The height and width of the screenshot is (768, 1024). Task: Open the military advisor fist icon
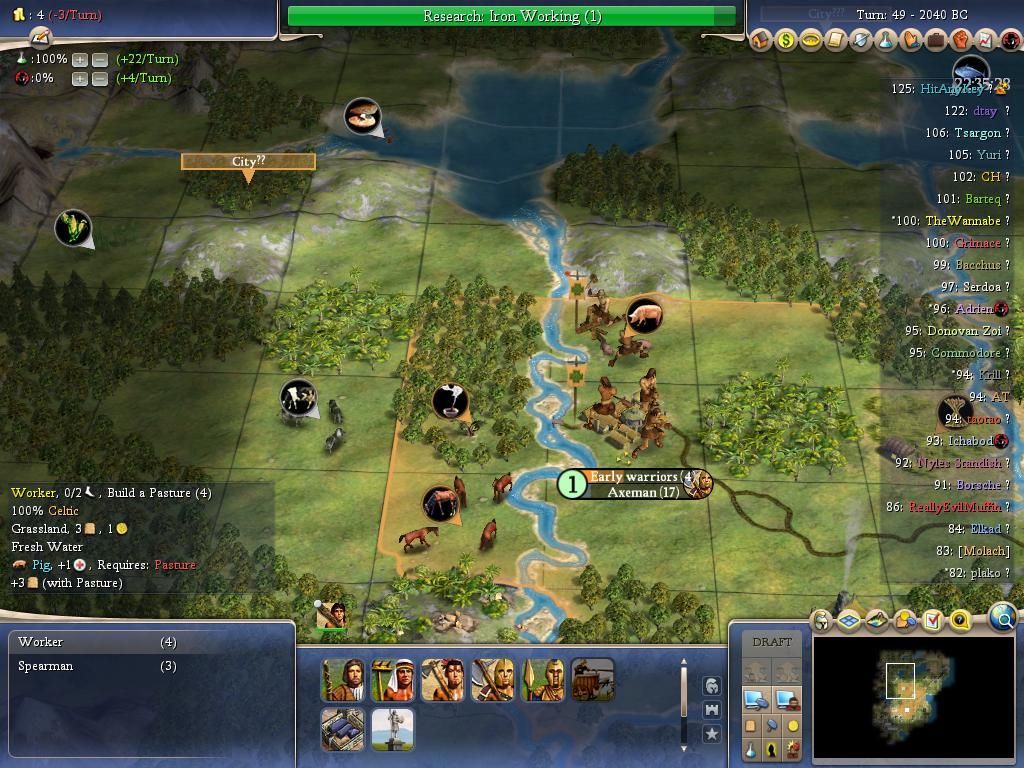(961, 41)
